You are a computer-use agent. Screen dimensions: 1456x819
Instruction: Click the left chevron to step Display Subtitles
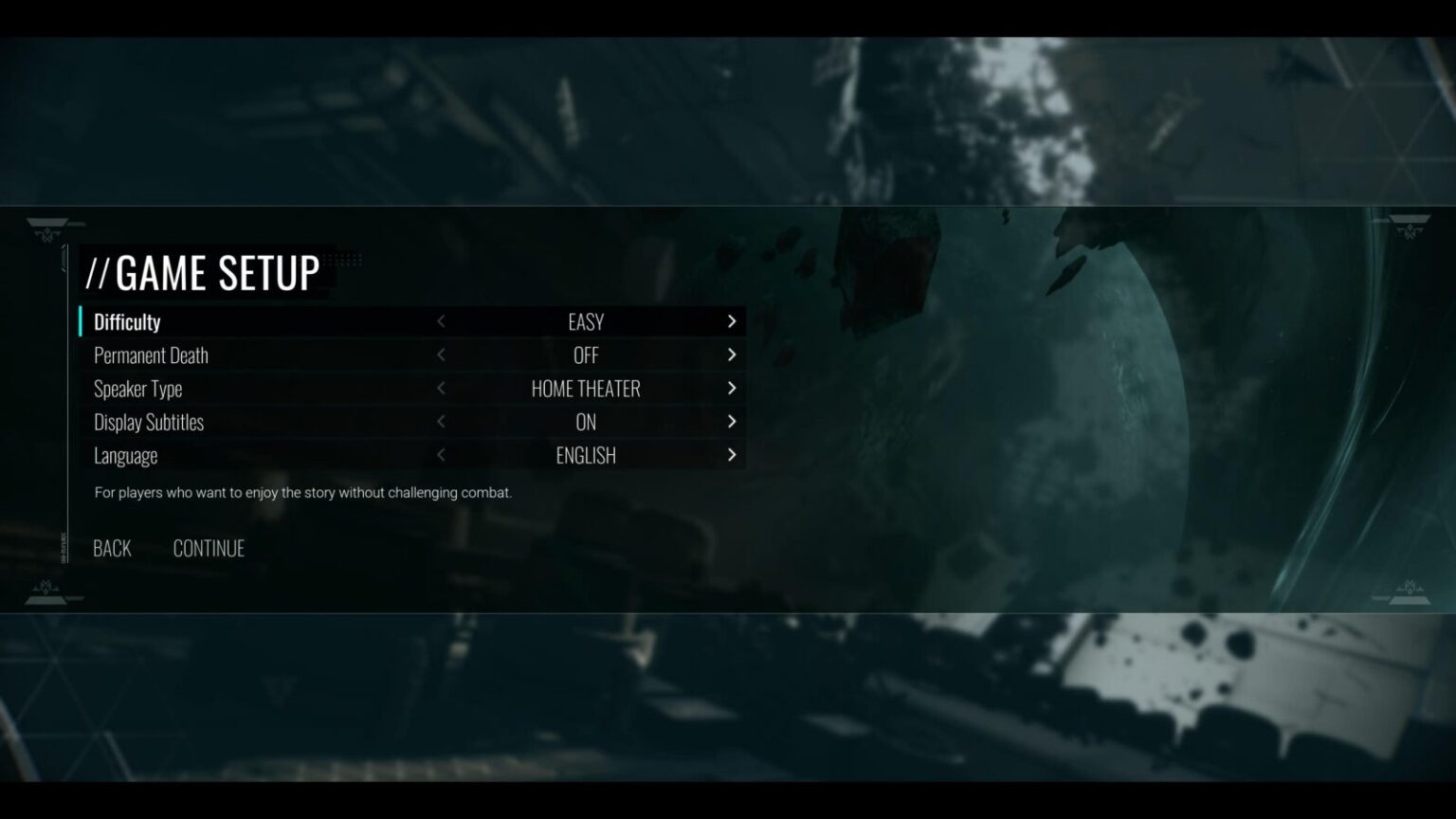click(x=441, y=422)
